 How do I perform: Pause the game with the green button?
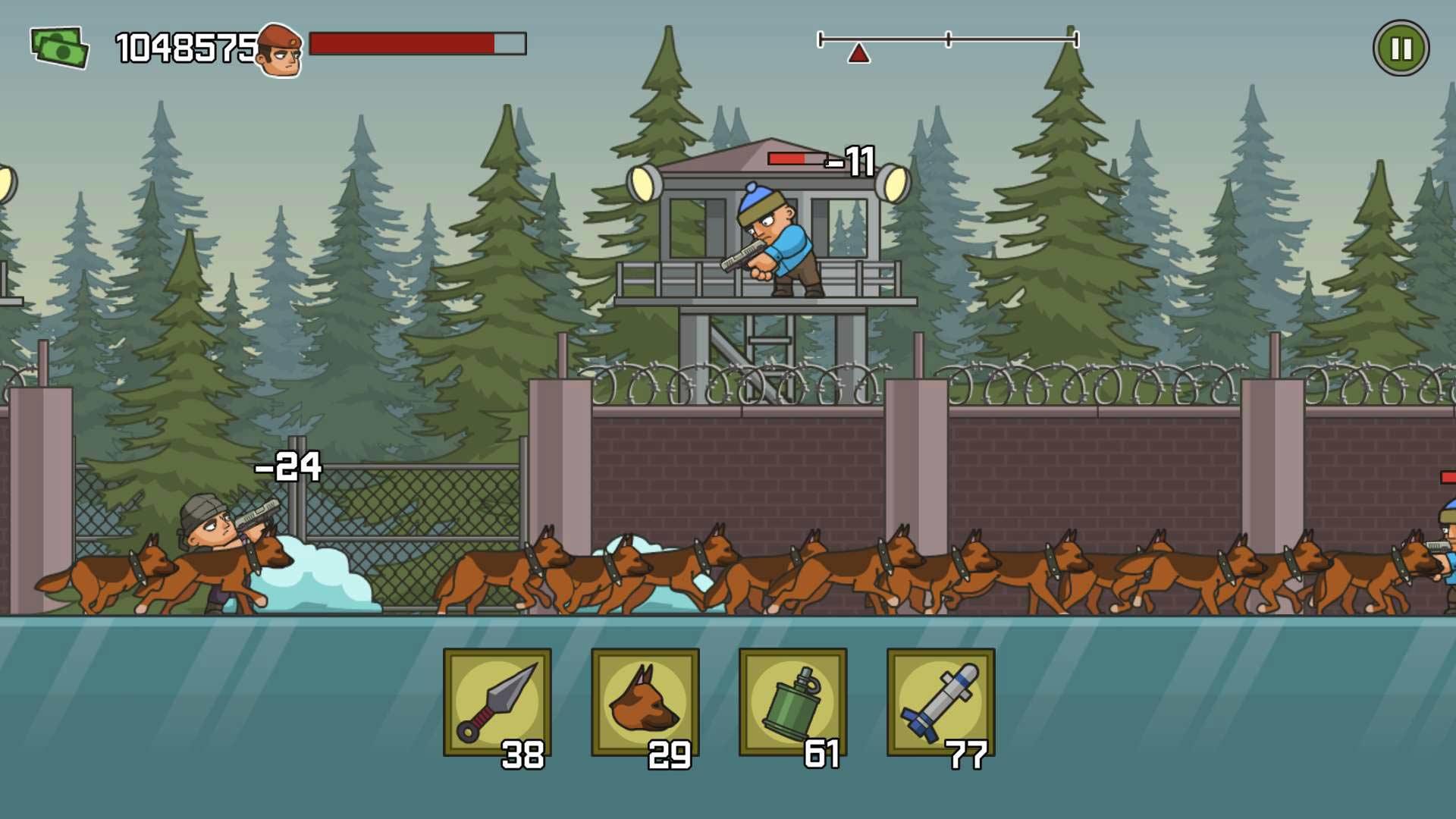[1401, 49]
